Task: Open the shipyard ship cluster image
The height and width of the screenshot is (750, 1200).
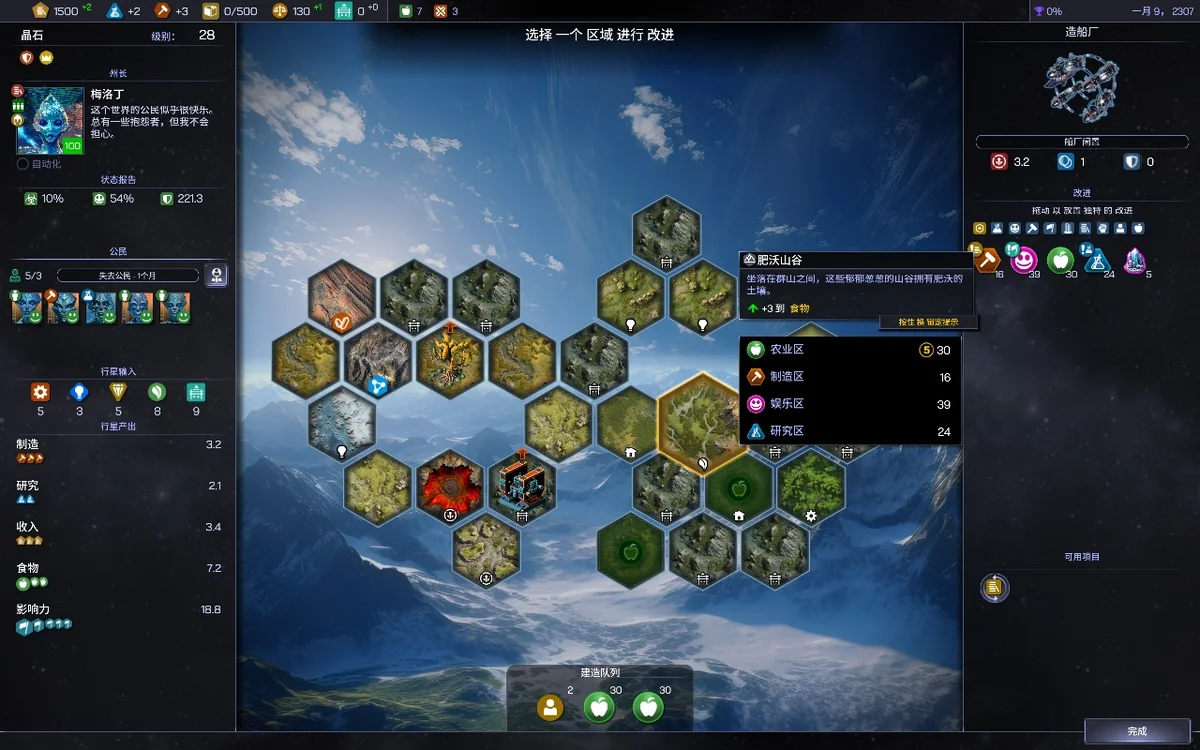Action: pos(1079,86)
